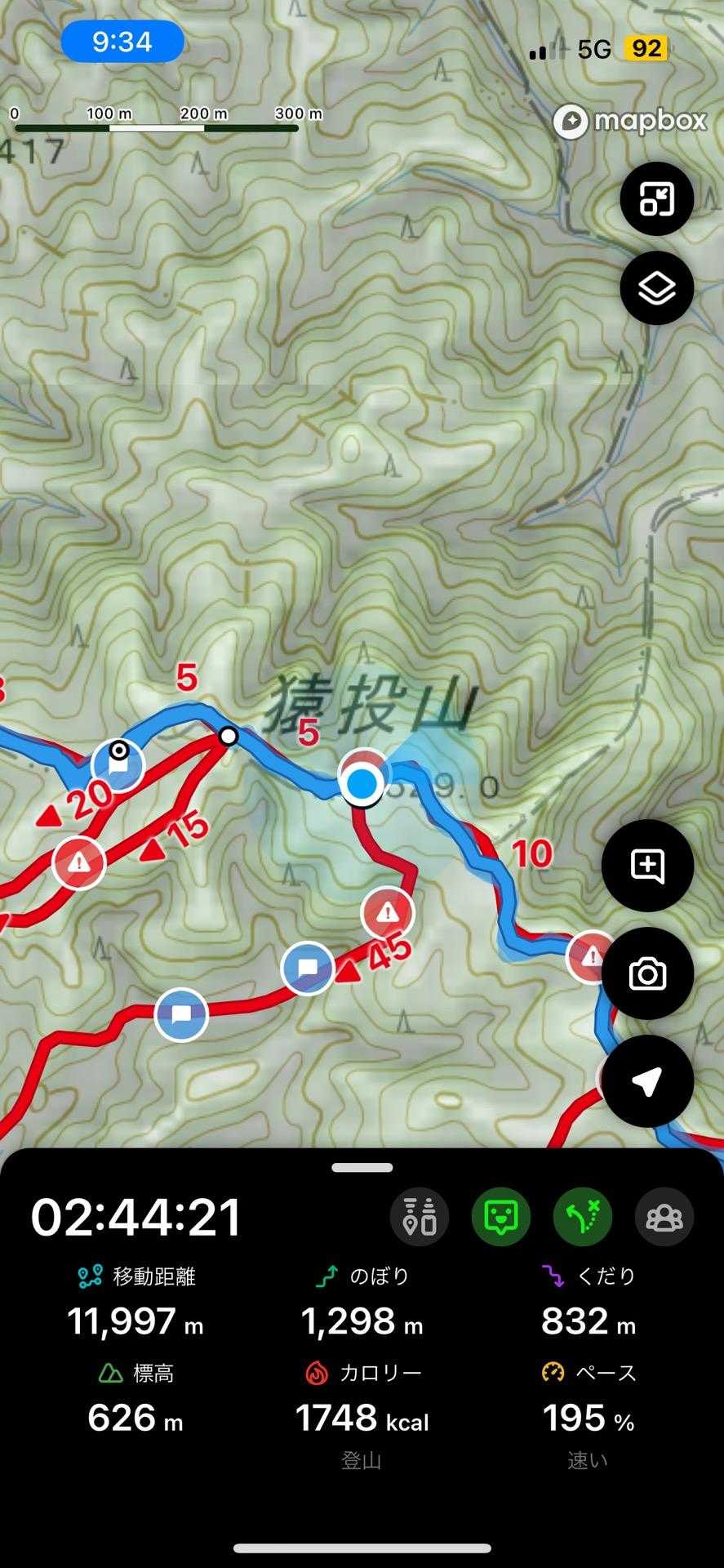Open the speech bubble marker left of the 45 label
Screen dimensions: 724x1568
coord(307,969)
